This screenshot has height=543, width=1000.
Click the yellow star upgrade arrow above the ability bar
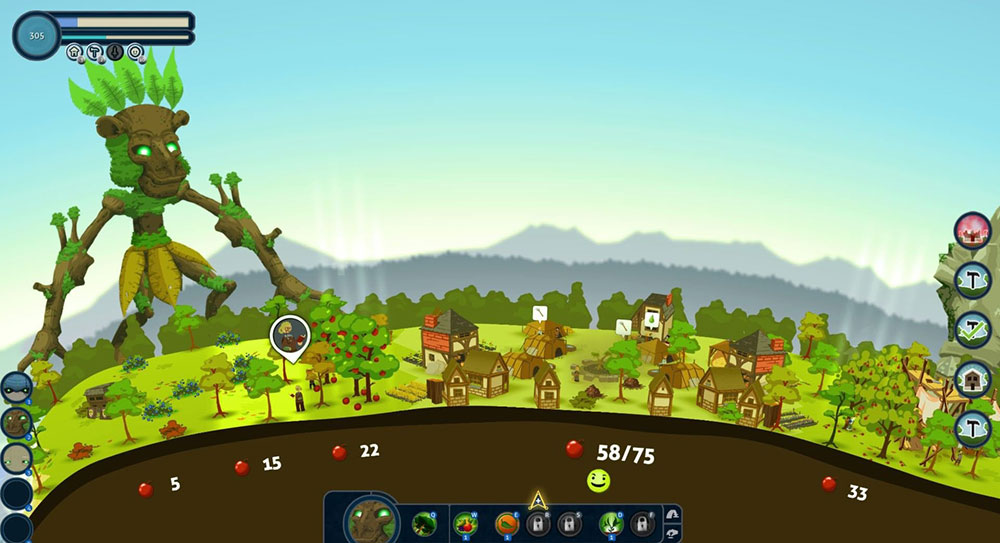537,499
